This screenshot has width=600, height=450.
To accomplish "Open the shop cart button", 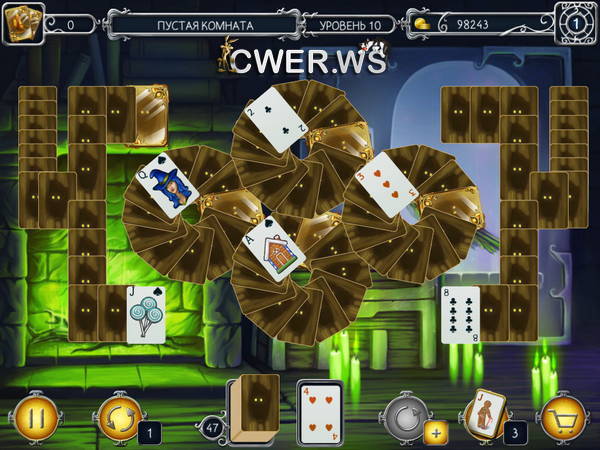I will coord(563,413).
